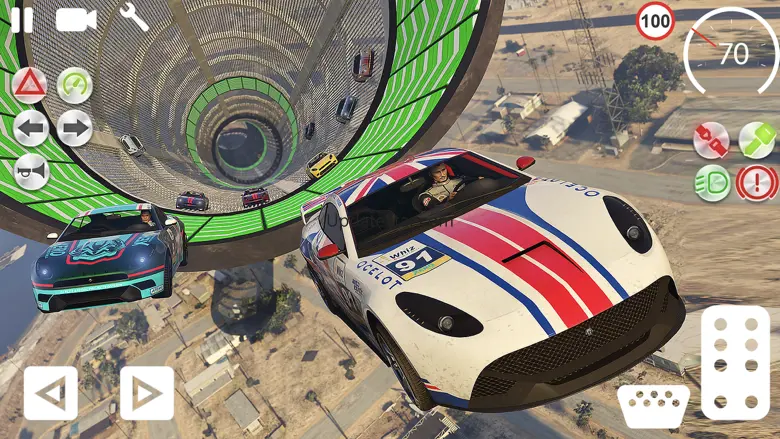
Task: Activate the left turn signal
Action: [x=30, y=128]
